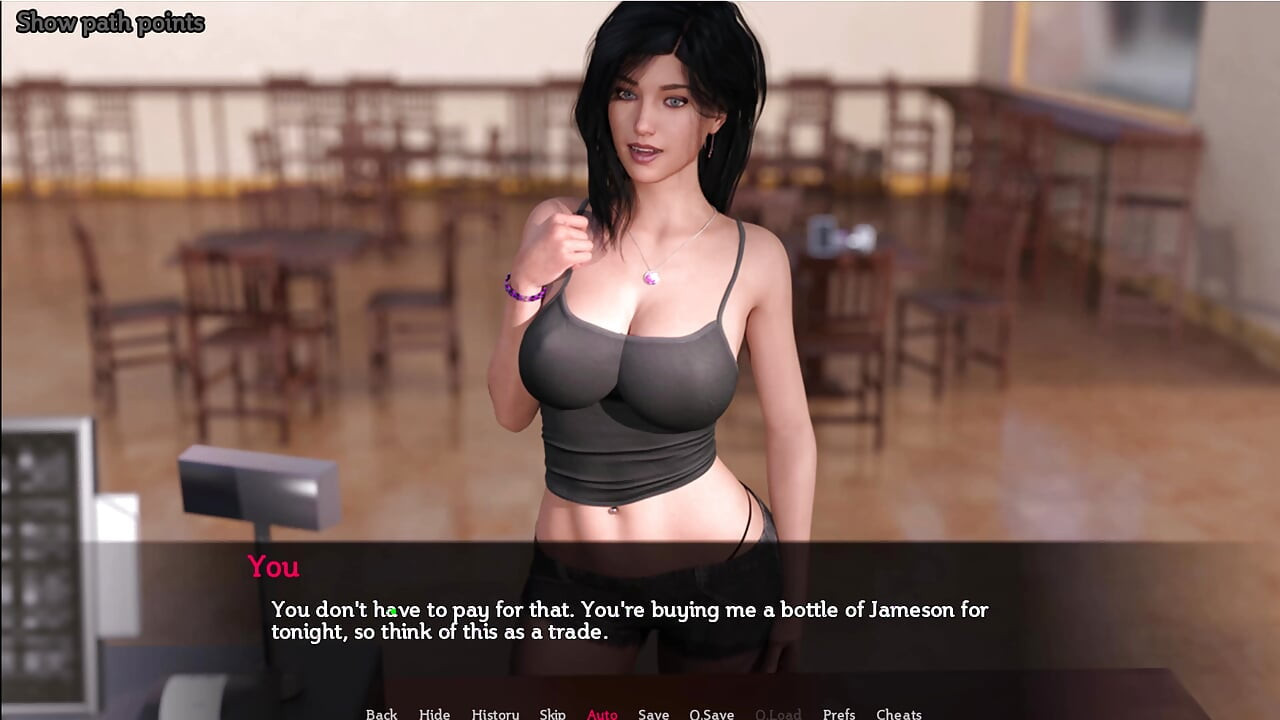
Task: Go Back to the previous dialogue line
Action: [x=381, y=713]
